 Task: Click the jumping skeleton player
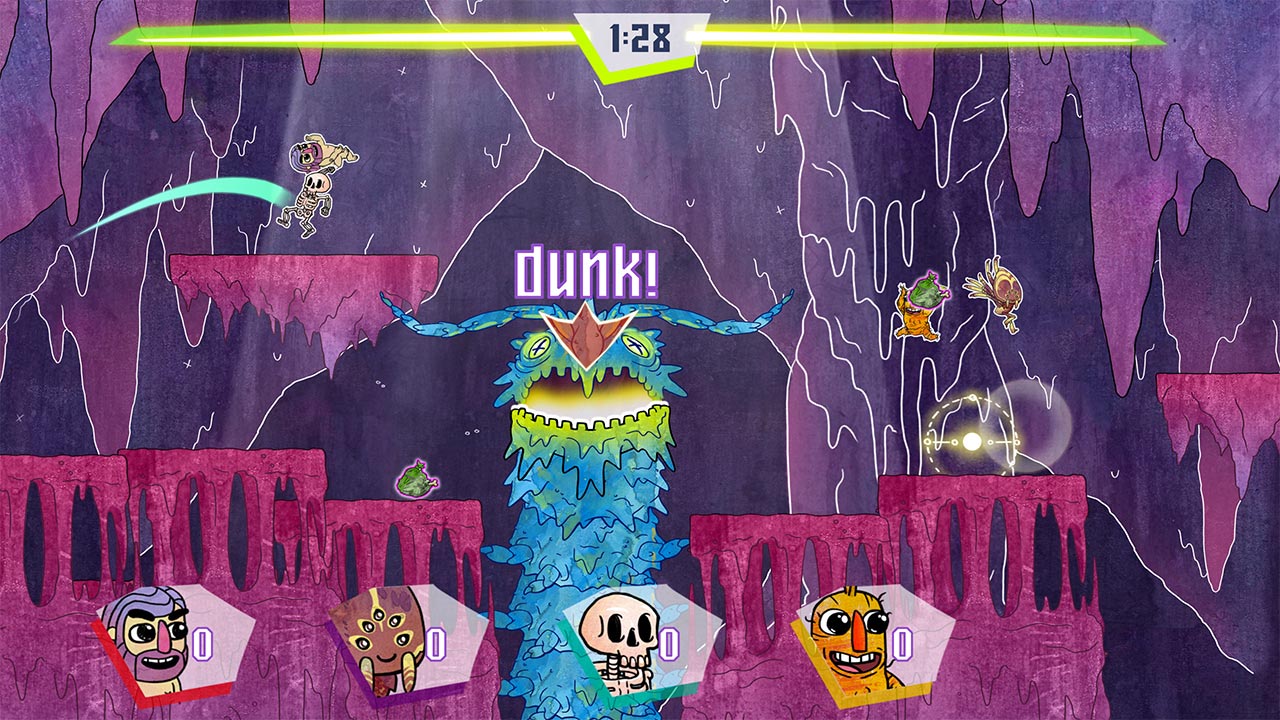(315, 190)
